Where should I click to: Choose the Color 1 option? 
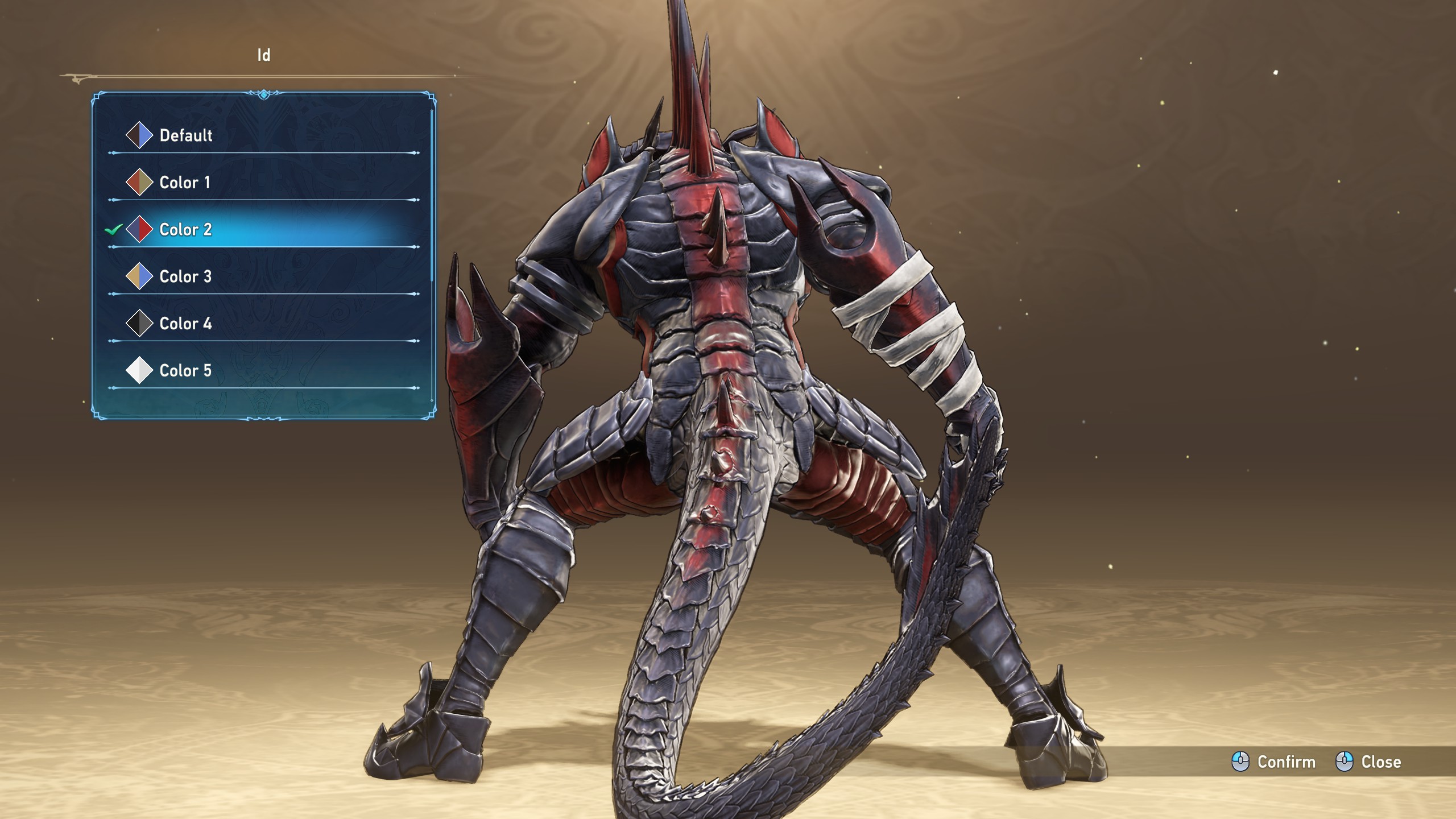[x=184, y=183]
